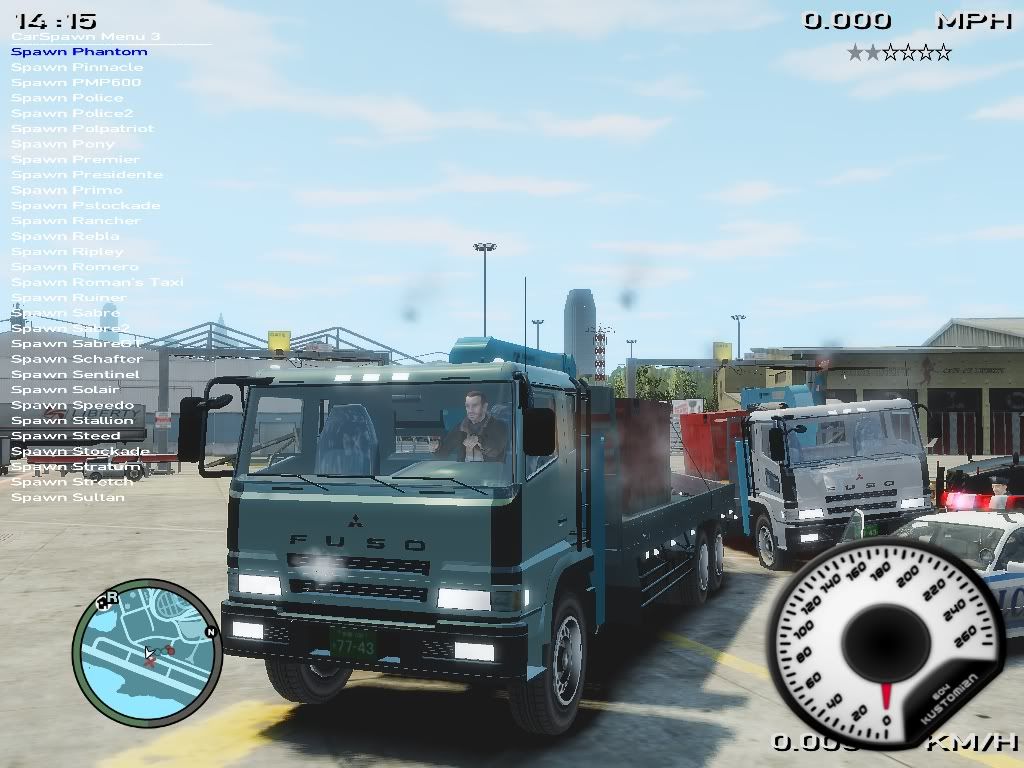
Task: Click the Spawn Sultan entry
Action: coord(68,498)
